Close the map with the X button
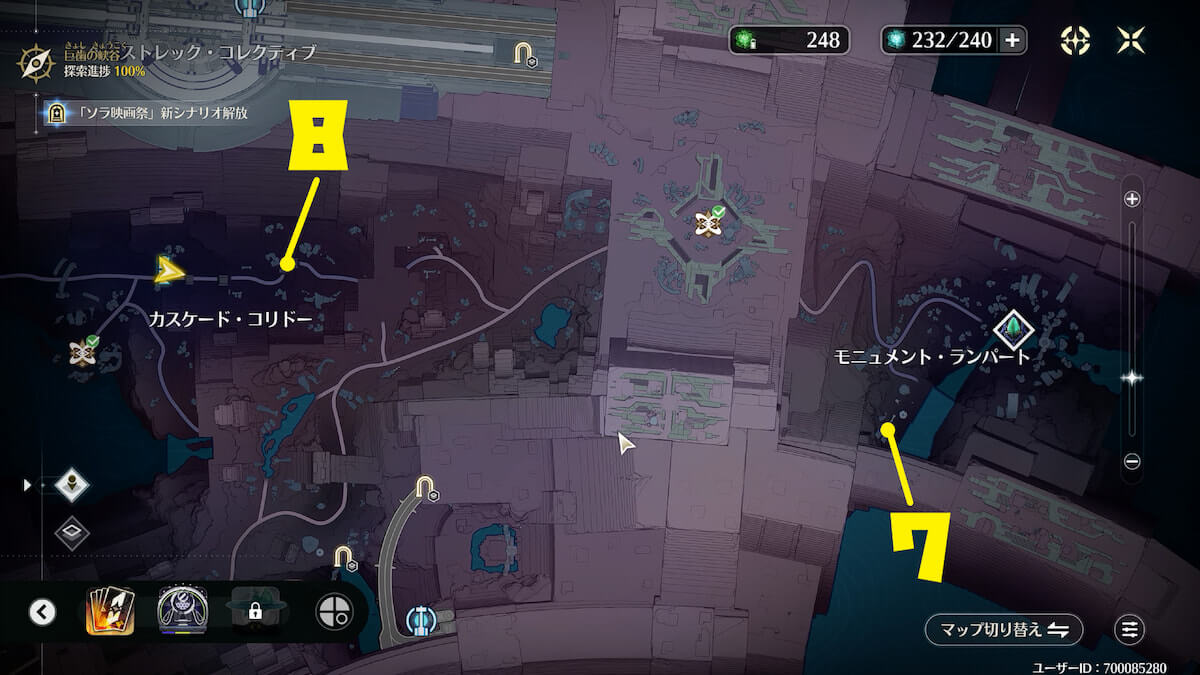The height and width of the screenshot is (675, 1200). (1131, 40)
